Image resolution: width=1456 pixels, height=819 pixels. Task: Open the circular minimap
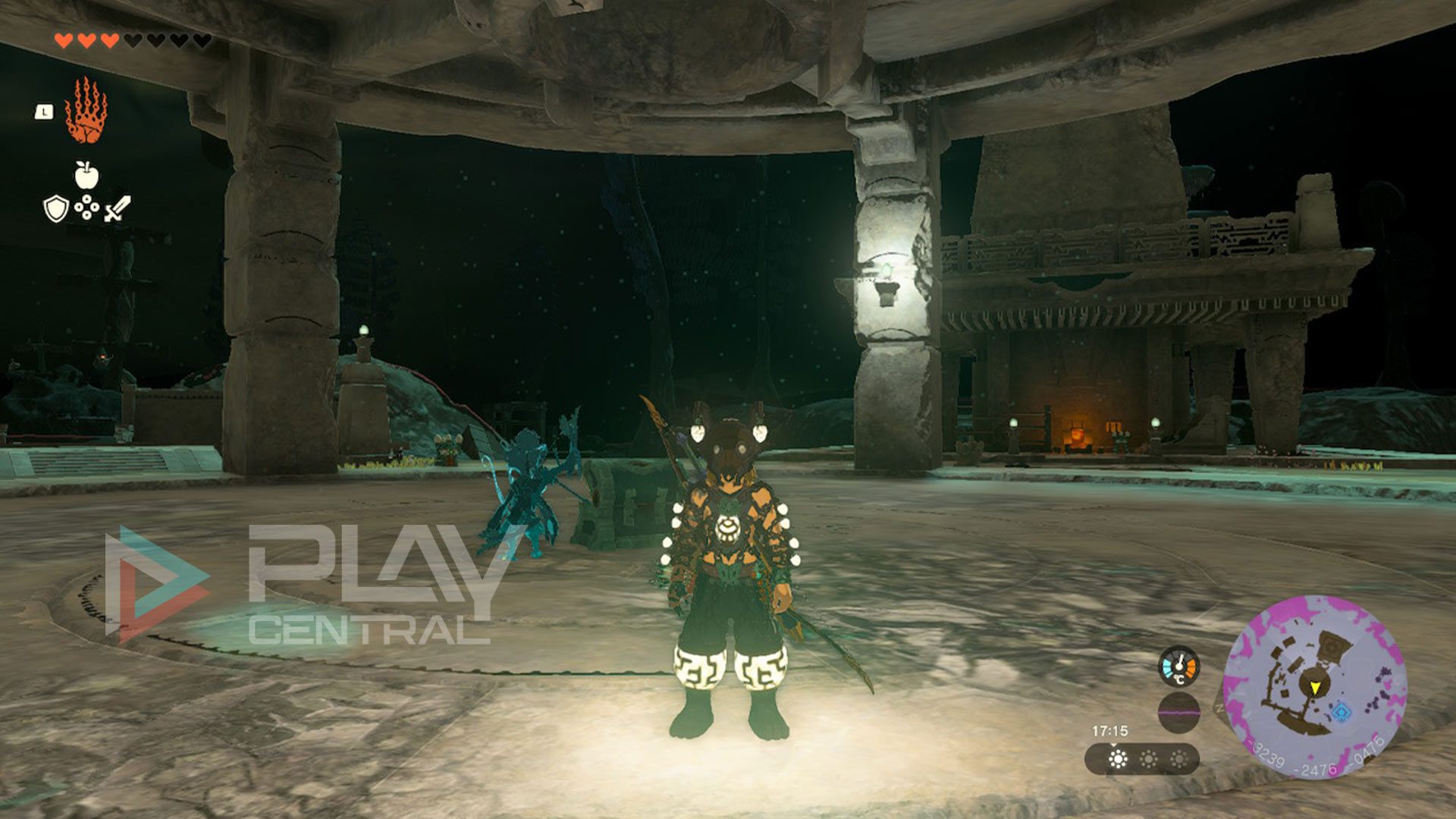pyautogui.click(x=1314, y=686)
